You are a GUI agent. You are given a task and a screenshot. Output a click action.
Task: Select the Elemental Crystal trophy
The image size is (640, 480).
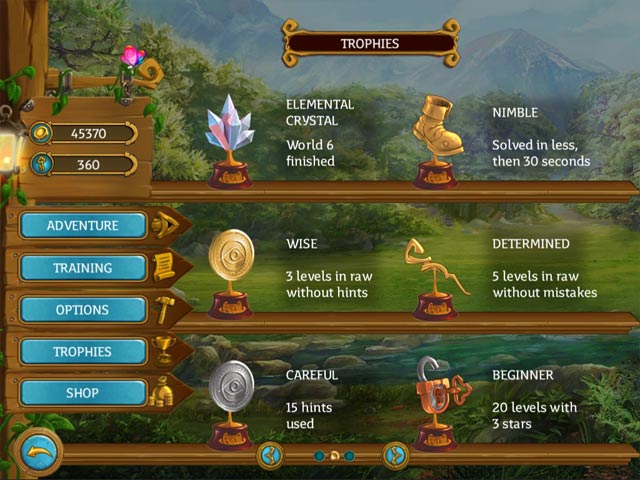[x=230, y=141]
